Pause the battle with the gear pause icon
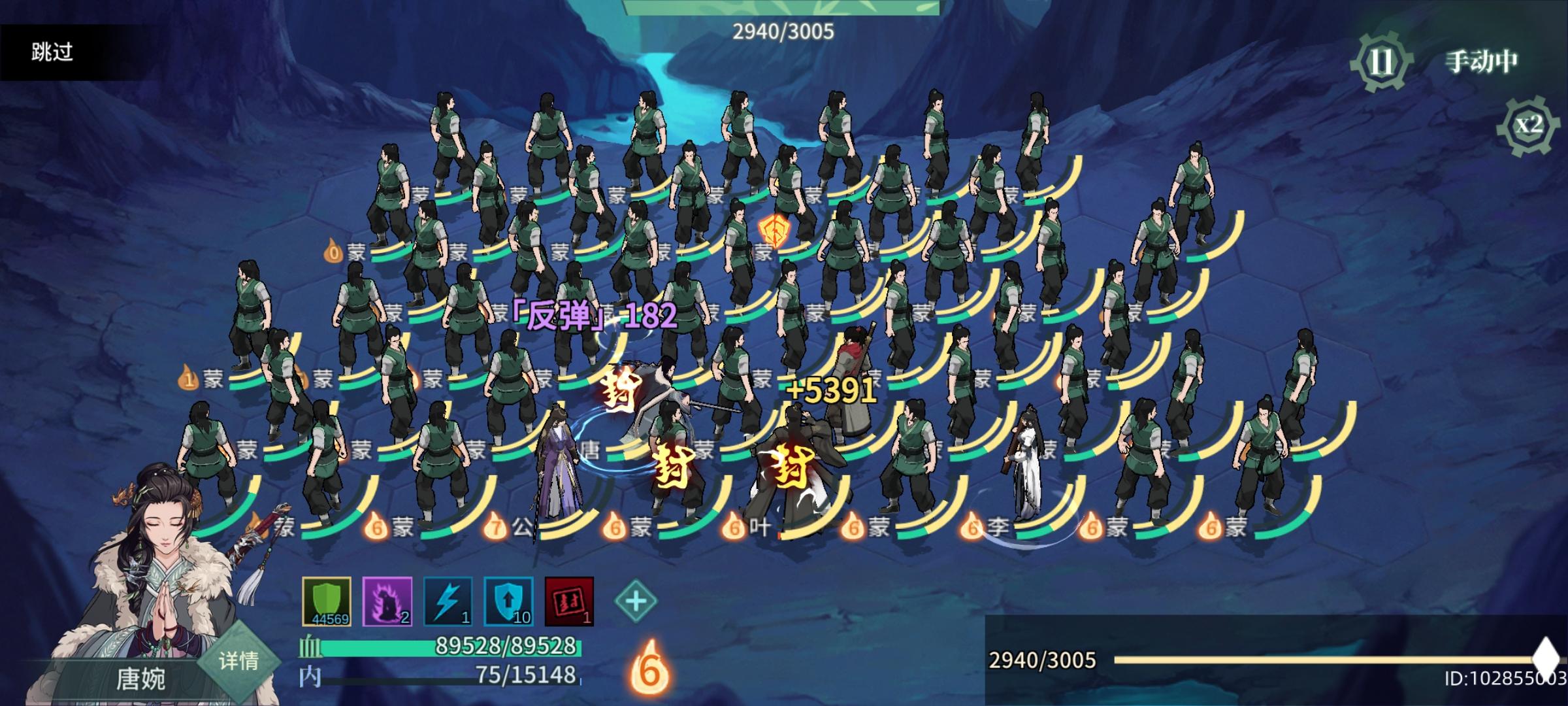This screenshot has height=706, width=1568. pos(1380,62)
